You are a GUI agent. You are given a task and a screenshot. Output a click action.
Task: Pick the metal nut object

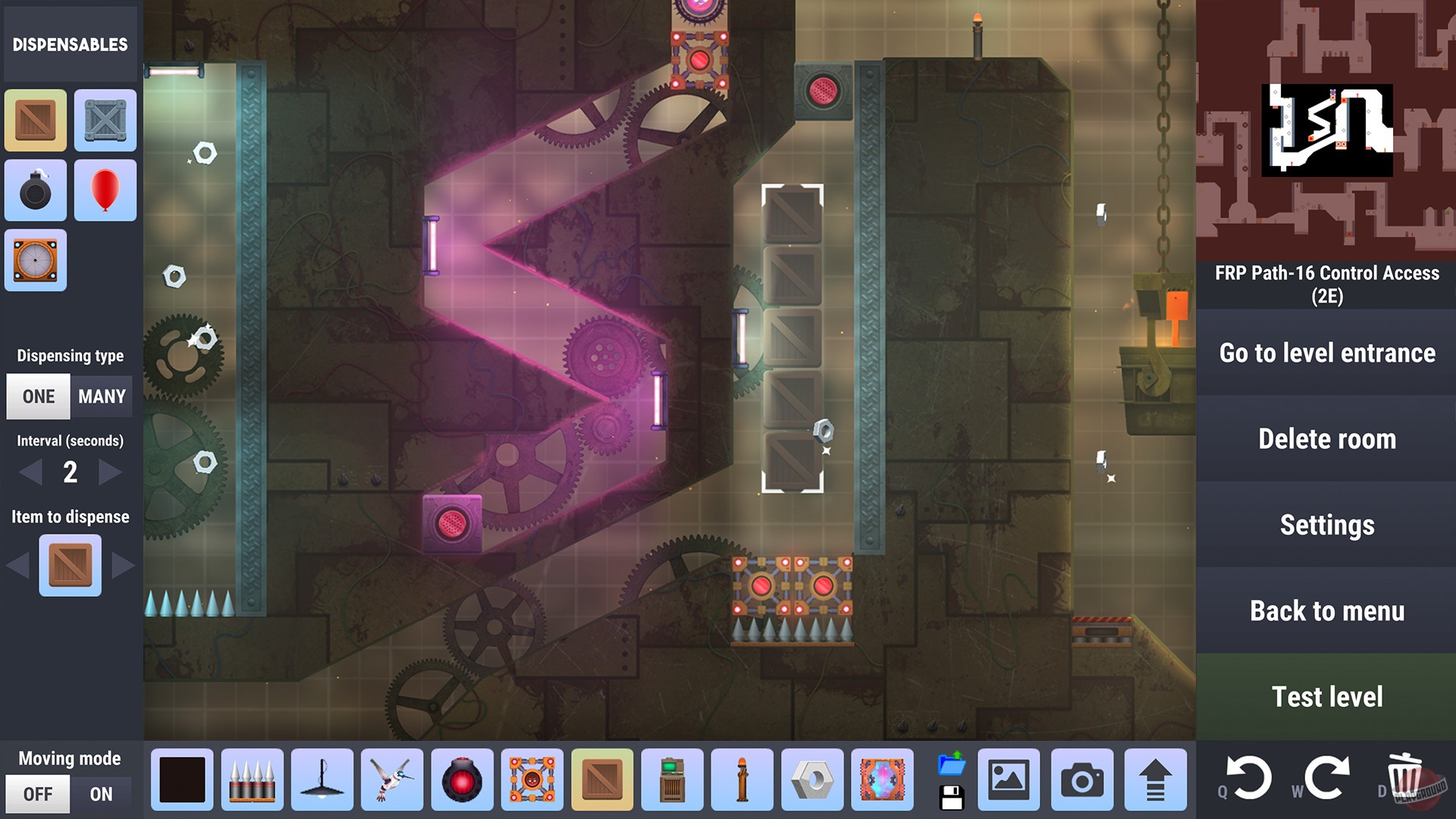[812, 780]
